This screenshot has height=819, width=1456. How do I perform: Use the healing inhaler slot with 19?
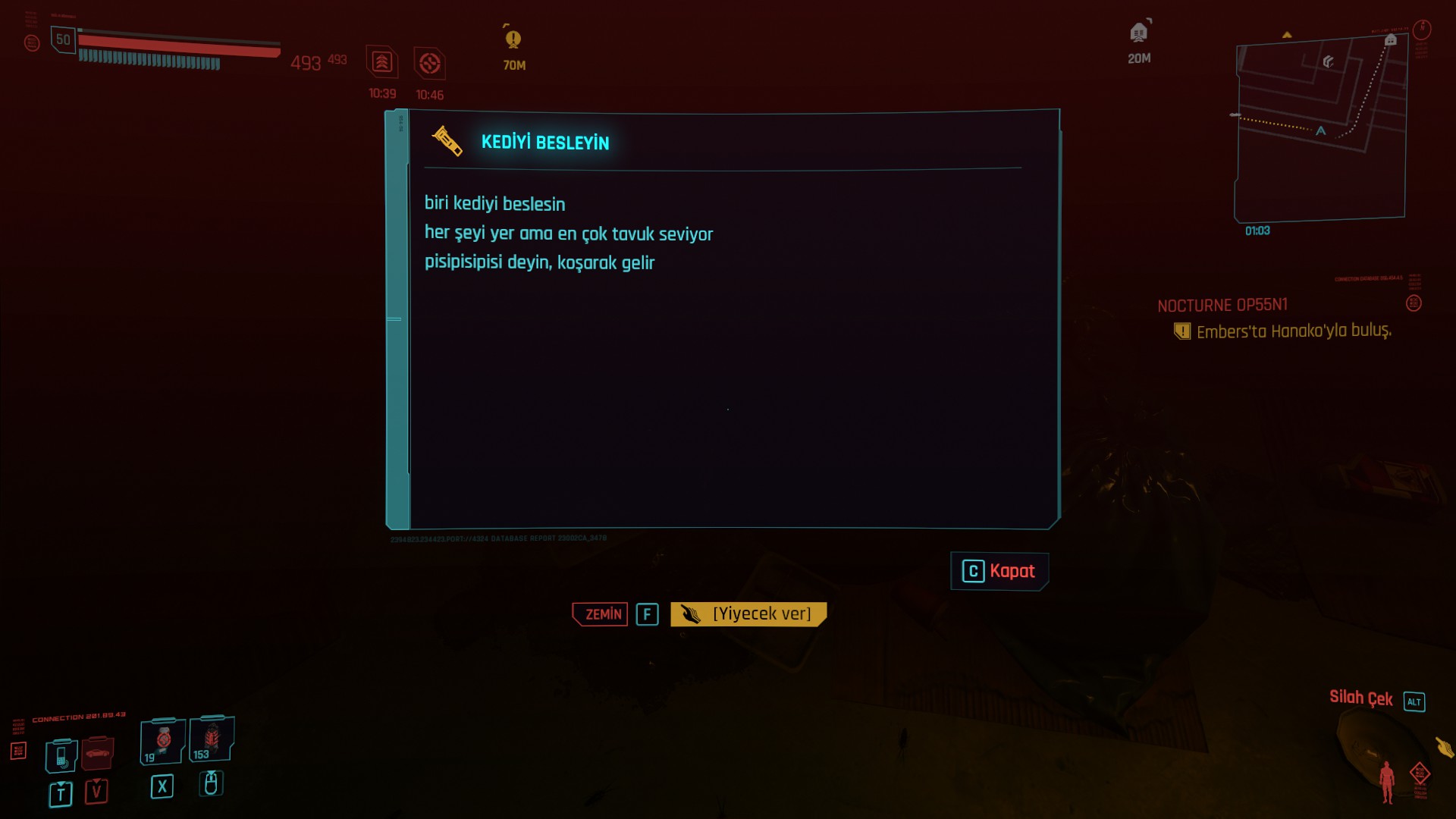(162, 741)
